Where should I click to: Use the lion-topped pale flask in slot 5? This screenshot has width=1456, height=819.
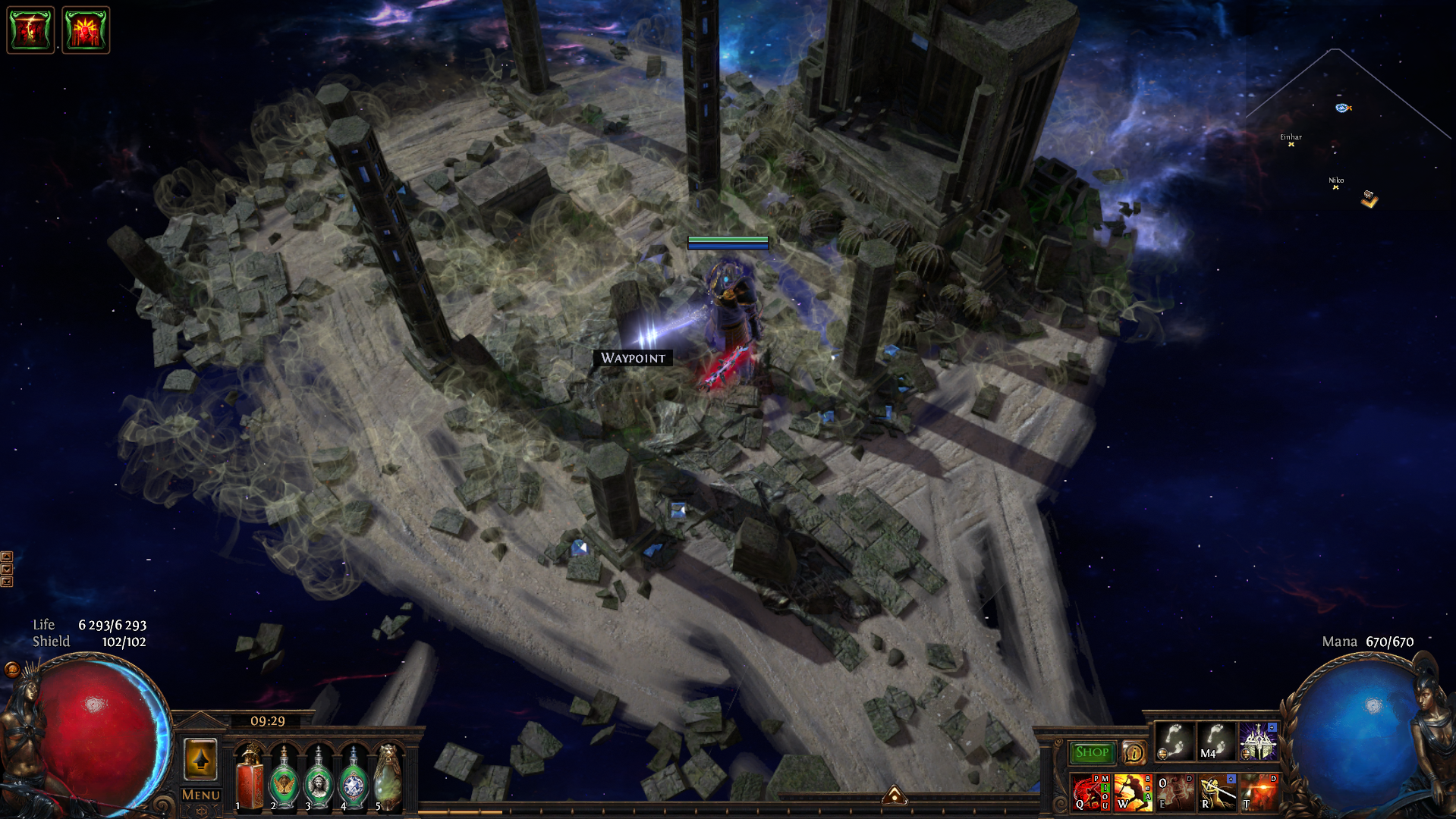[388, 777]
